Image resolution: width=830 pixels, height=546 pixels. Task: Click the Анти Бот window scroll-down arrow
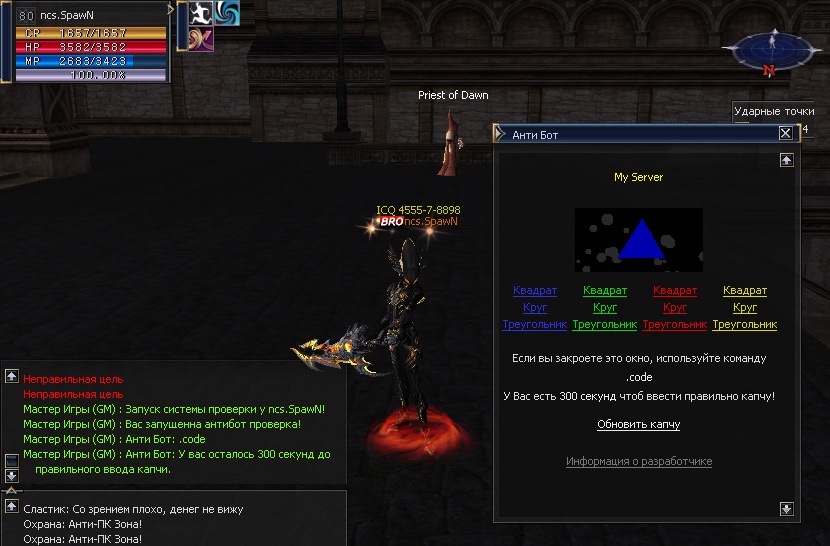tap(787, 508)
